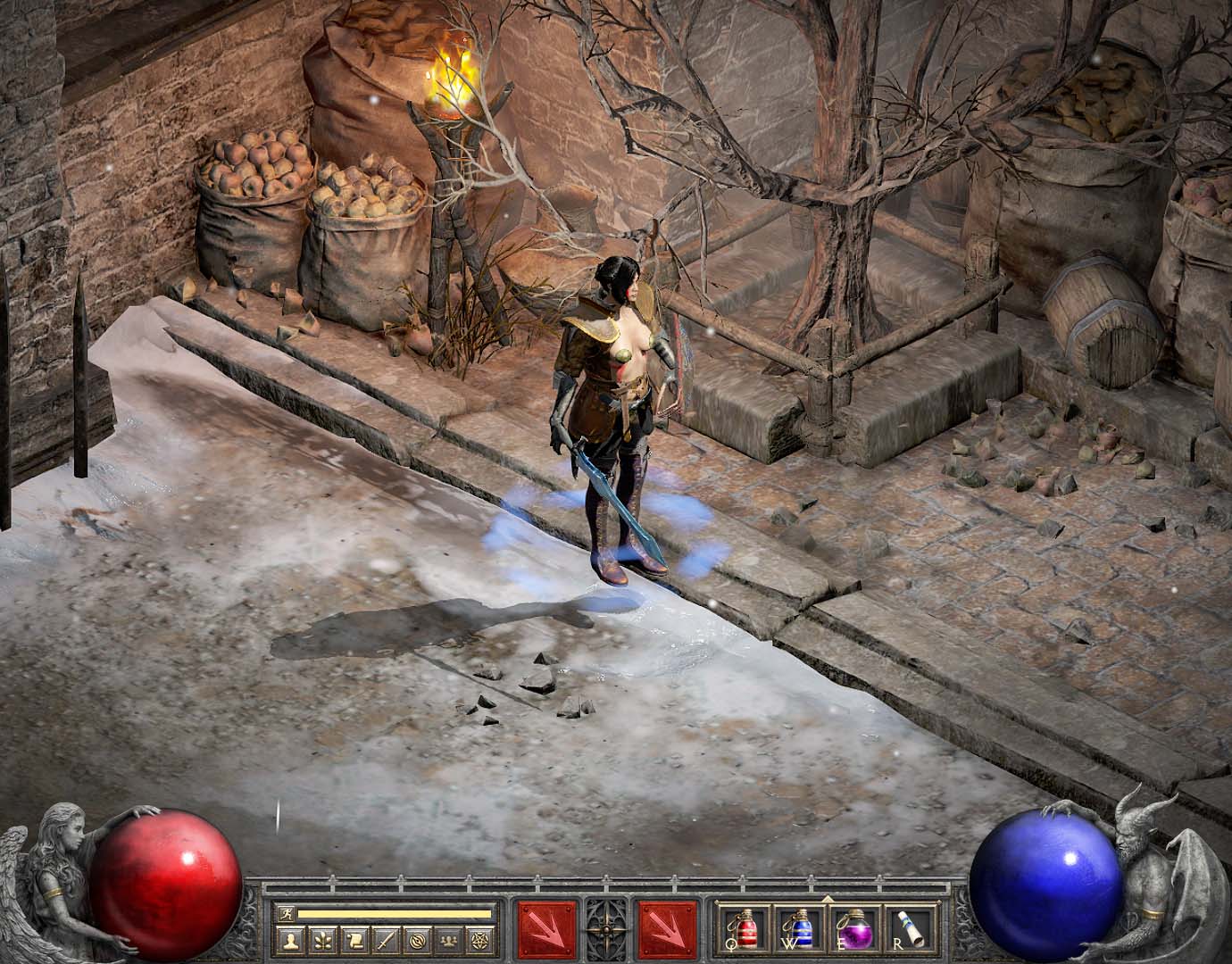Open the character sheet icon

pyautogui.click(x=289, y=939)
